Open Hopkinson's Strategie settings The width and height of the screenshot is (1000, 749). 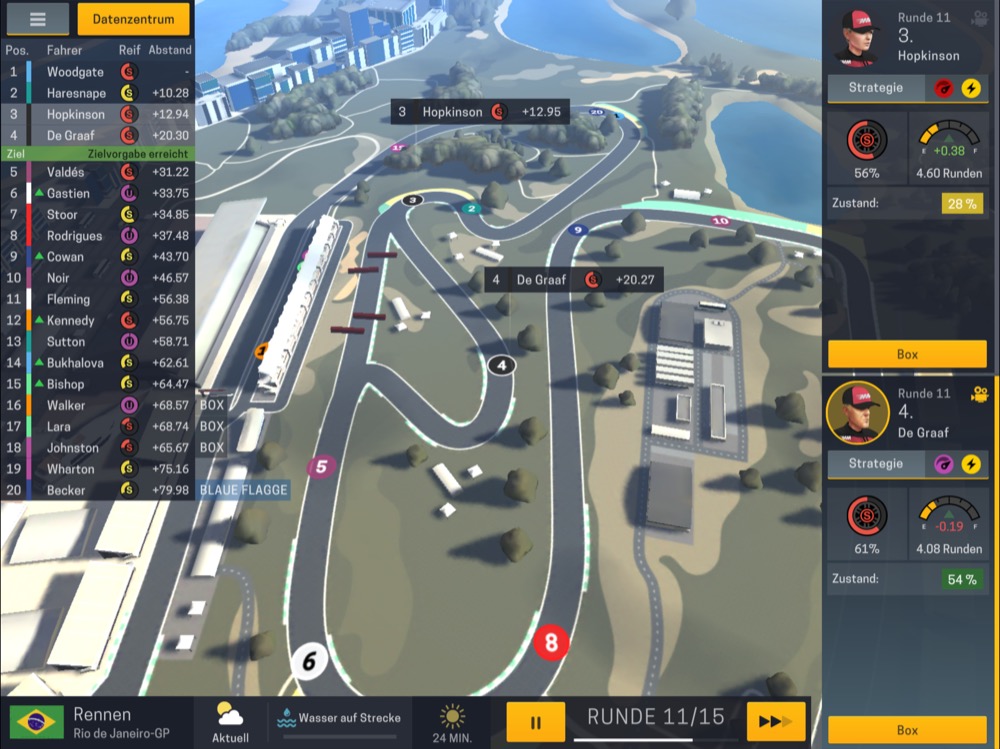point(876,88)
